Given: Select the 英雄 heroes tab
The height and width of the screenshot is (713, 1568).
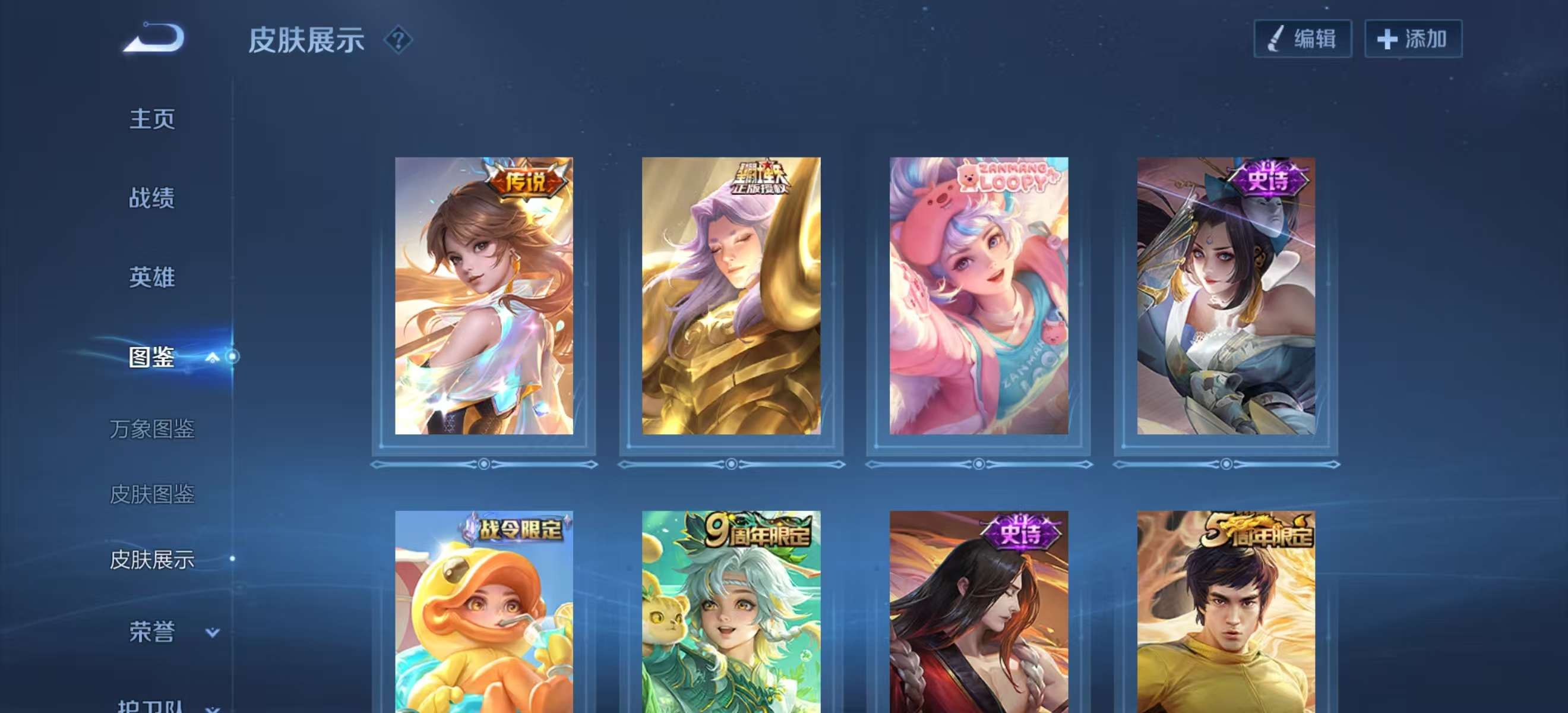Looking at the screenshot, I should point(152,277).
